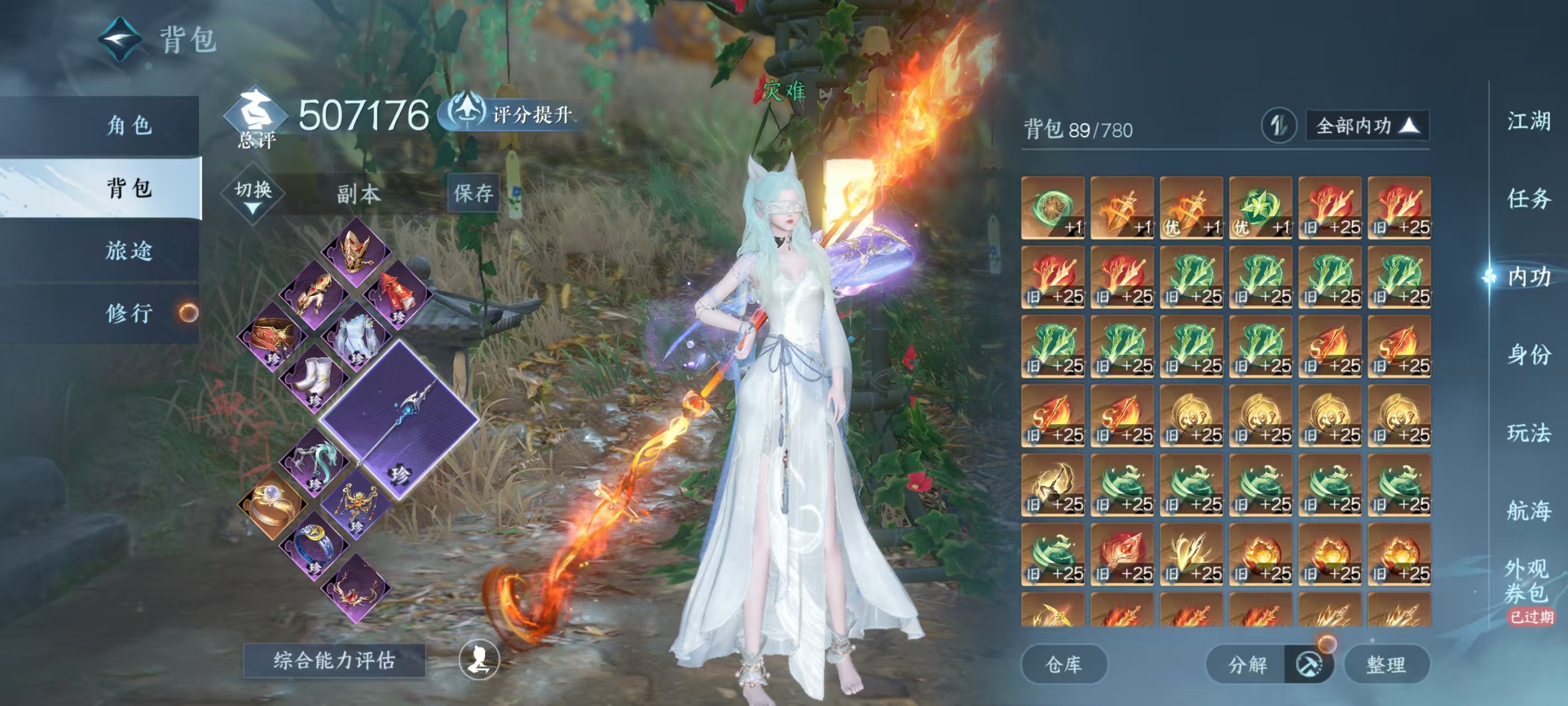Image resolution: width=1568 pixels, height=706 pixels.
Task: Save the loadout with 保存
Action: [473, 193]
